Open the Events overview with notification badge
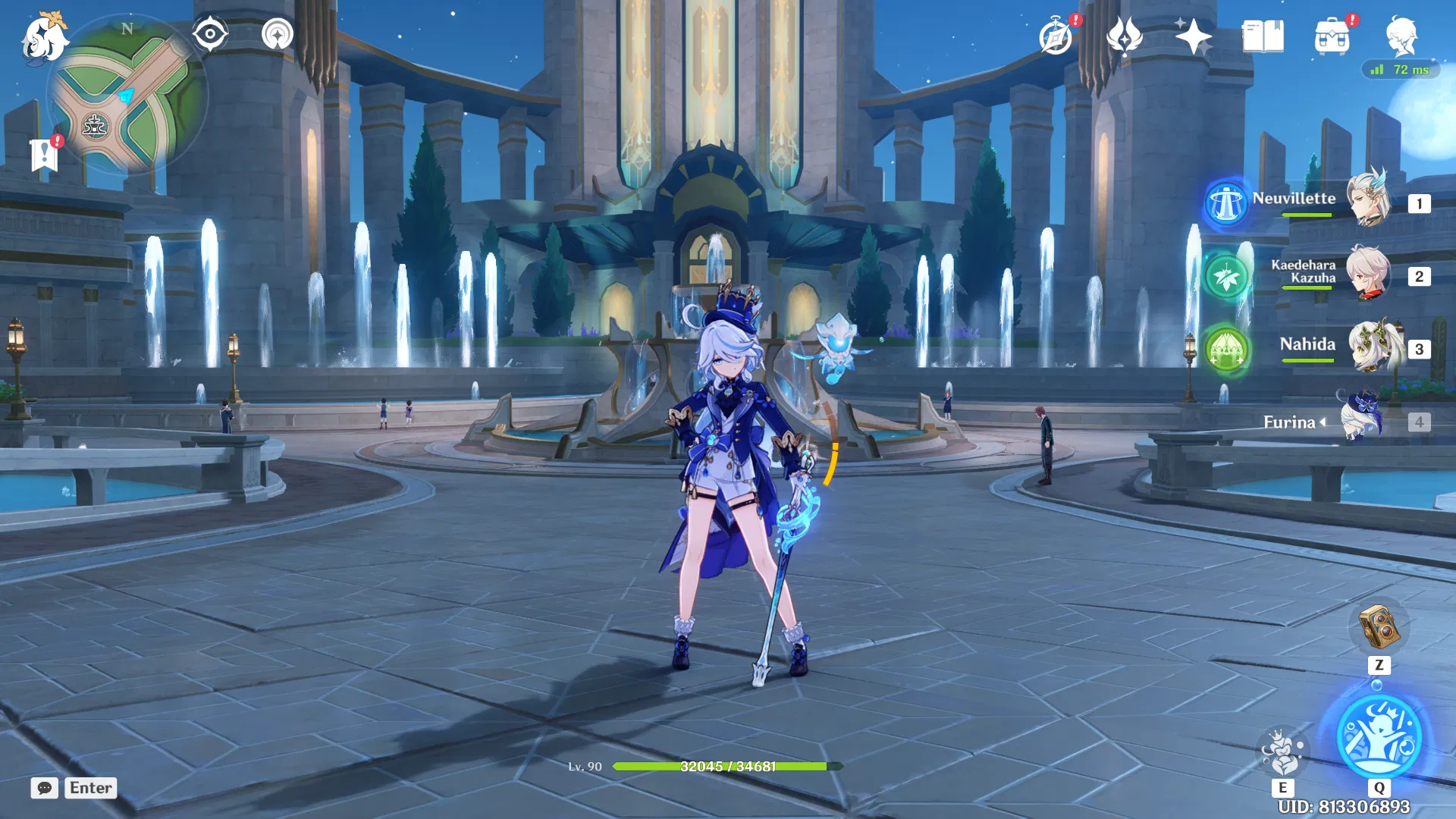Image resolution: width=1456 pixels, height=819 pixels. point(1056,35)
